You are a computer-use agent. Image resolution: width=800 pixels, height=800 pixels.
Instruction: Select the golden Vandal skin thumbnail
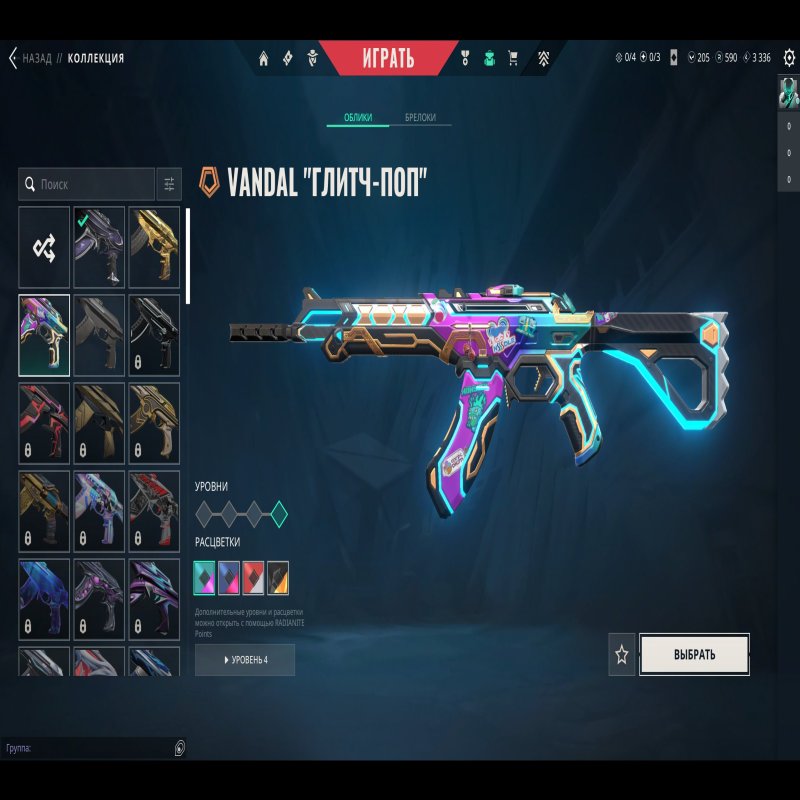154,247
